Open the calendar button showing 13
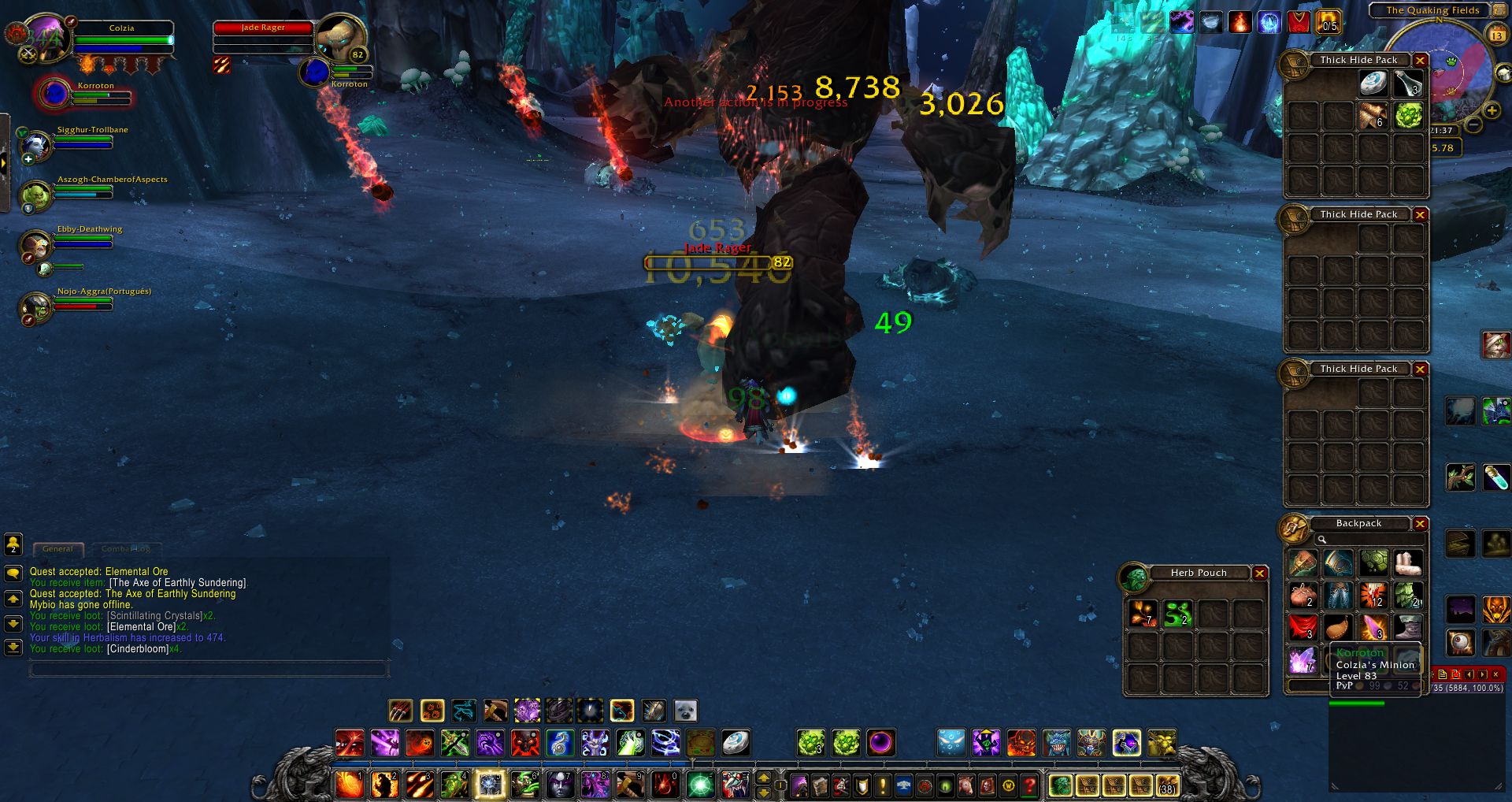The height and width of the screenshot is (802, 1512). coord(1496,35)
